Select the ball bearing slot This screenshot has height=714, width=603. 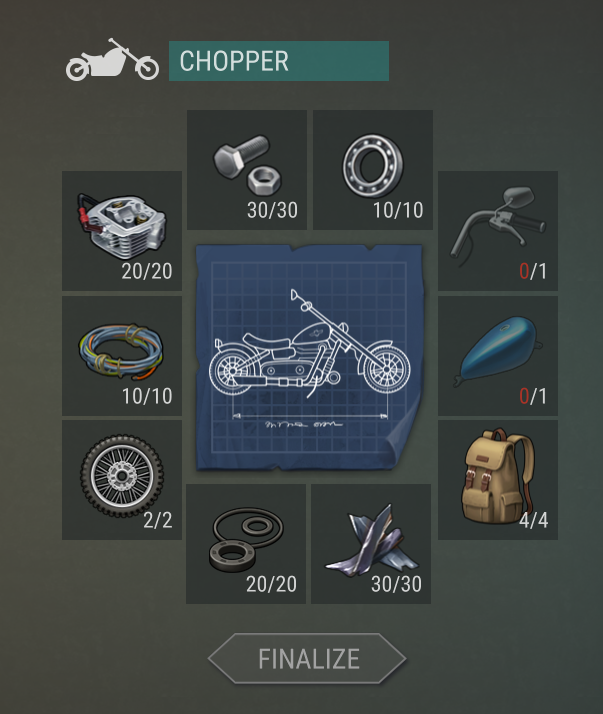(373, 170)
